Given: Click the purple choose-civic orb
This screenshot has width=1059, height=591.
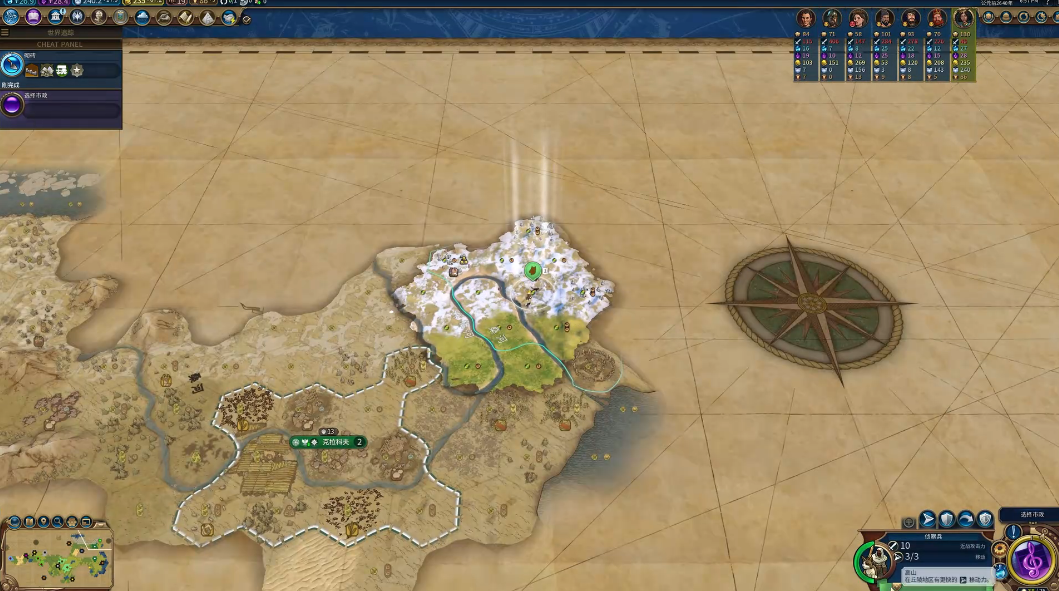Looking at the screenshot, I should (x=12, y=105).
